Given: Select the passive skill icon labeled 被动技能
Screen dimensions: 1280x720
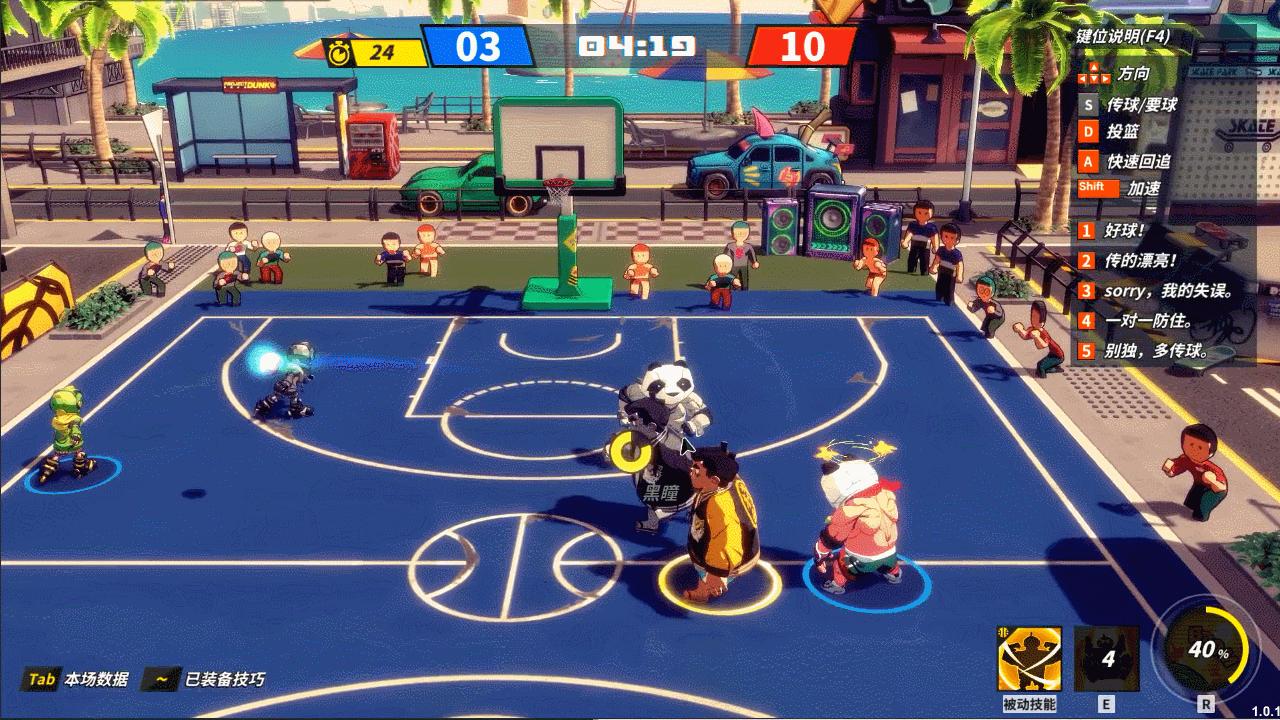Looking at the screenshot, I should coord(1029,659).
